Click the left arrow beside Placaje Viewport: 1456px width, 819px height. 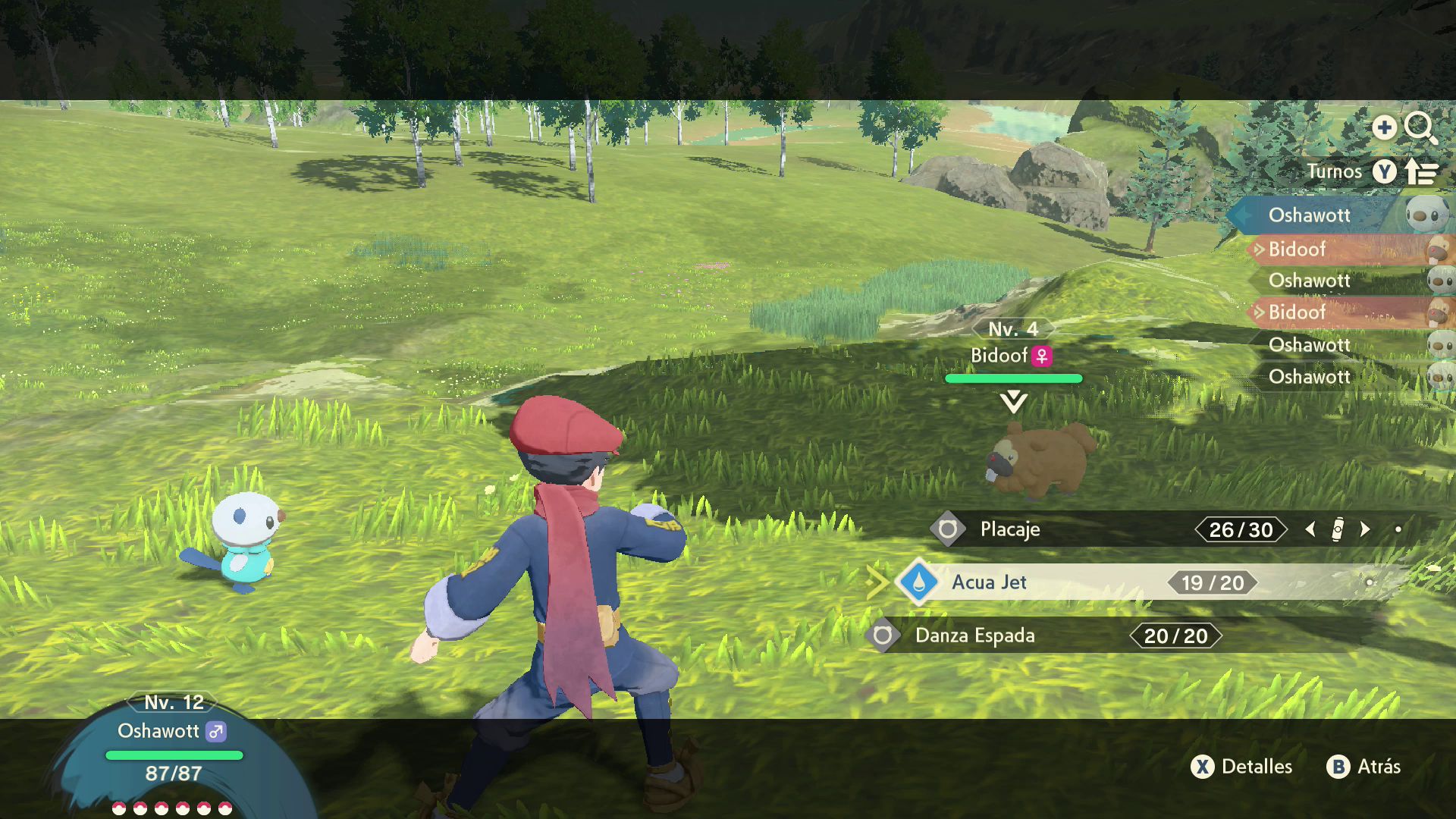click(1310, 529)
